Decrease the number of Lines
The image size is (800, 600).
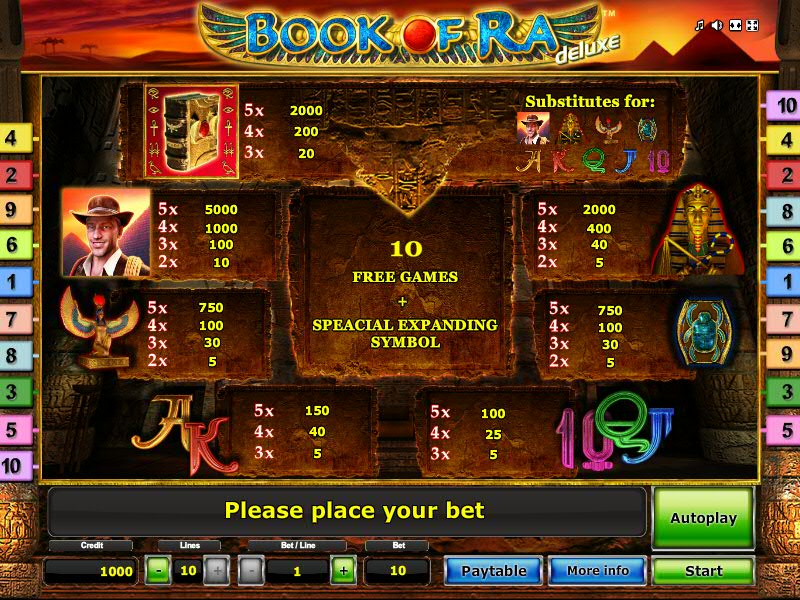click(x=158, y=571)
